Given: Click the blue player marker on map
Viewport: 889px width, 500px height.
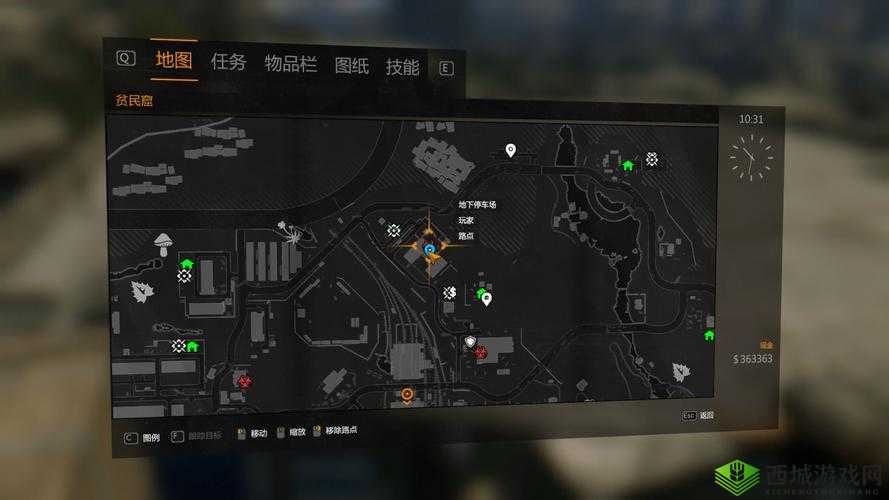Looking at the screenshot, I should [430, 248].
